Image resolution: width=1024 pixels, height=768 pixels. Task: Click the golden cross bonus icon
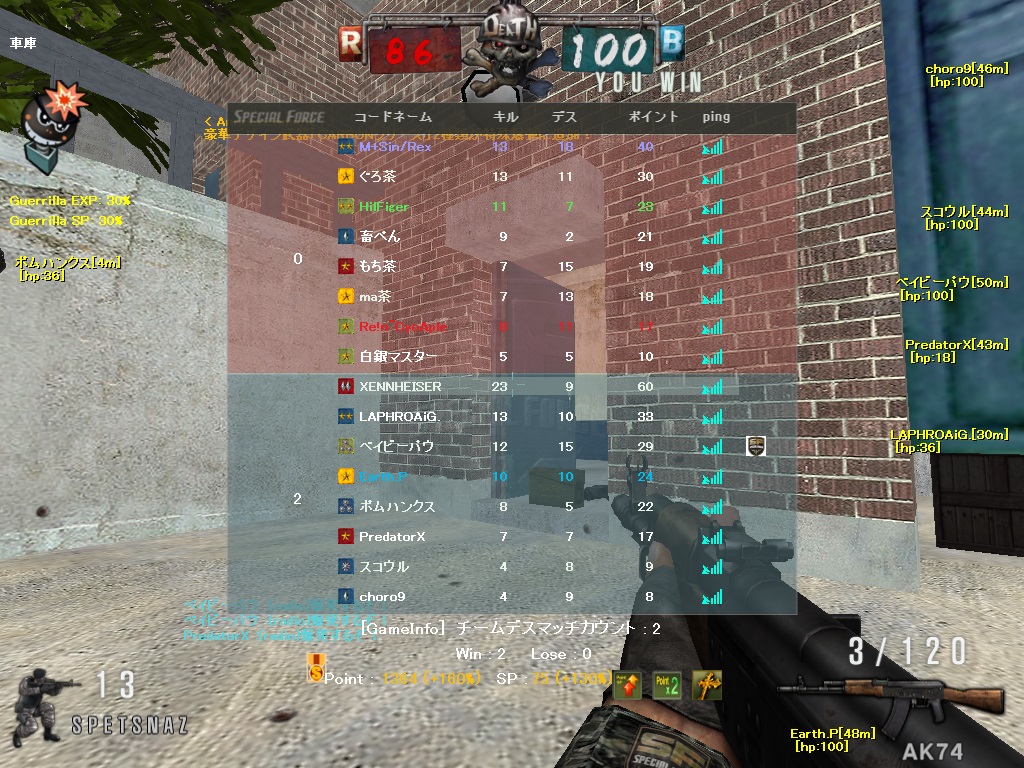pyautogui.click(x=706, y=684)
